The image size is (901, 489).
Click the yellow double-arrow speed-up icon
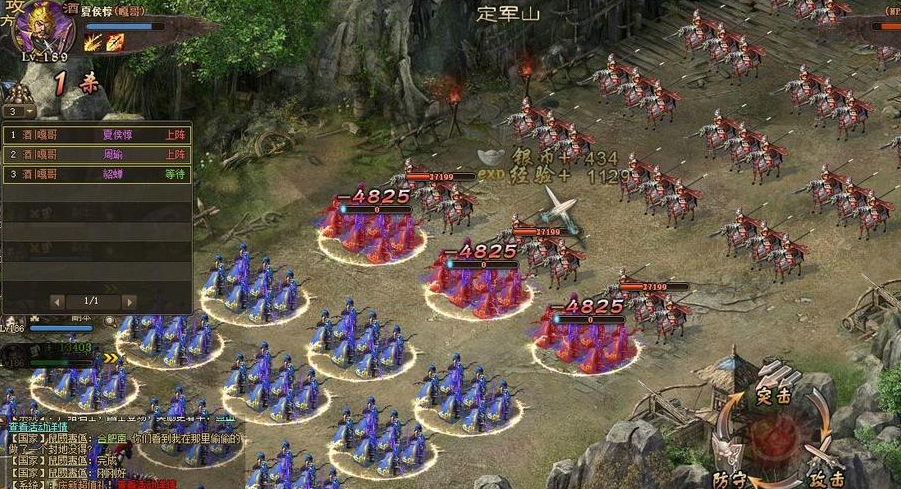(x=111, y=357)
